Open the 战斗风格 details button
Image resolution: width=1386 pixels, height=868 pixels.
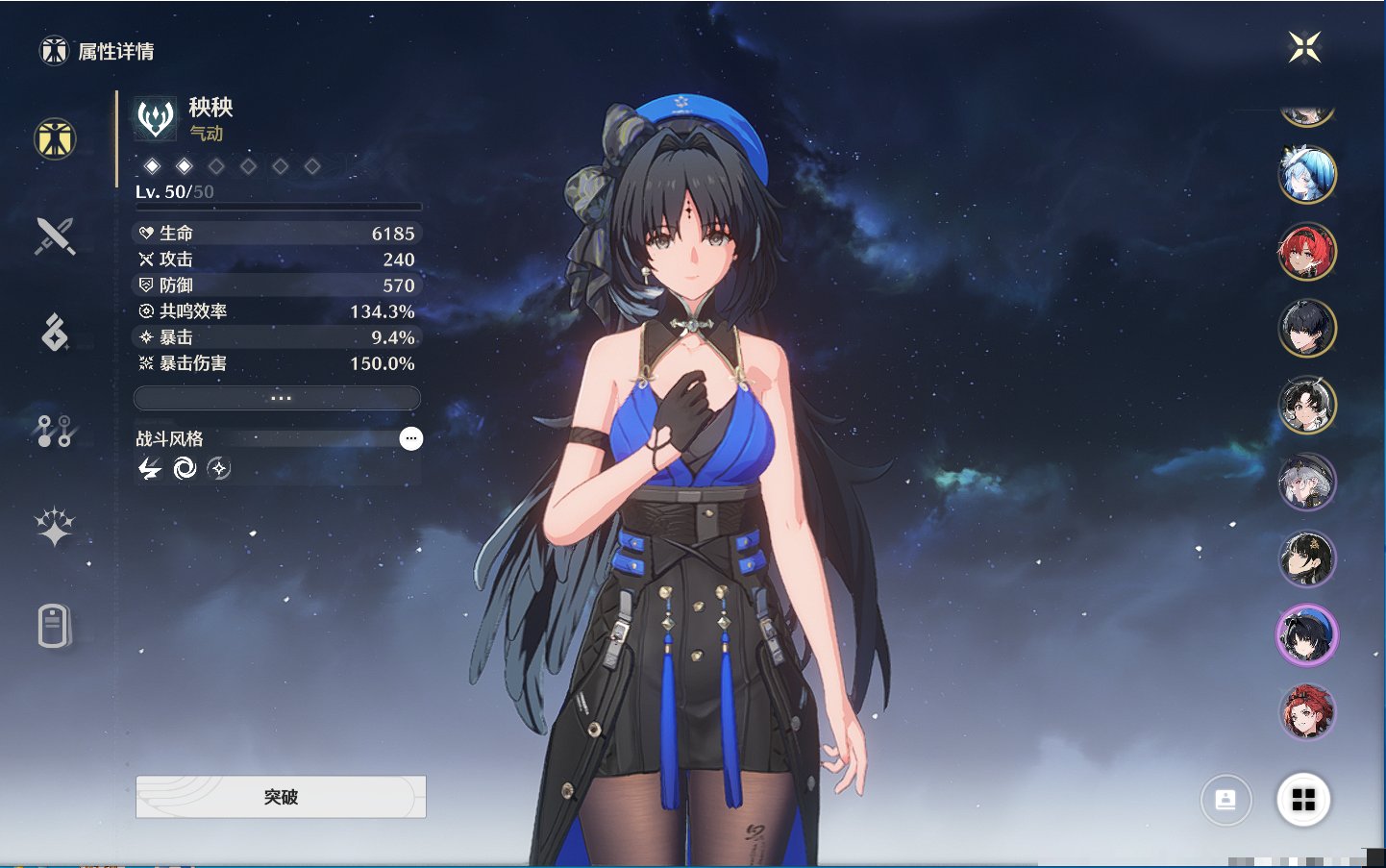pos(410,439)
